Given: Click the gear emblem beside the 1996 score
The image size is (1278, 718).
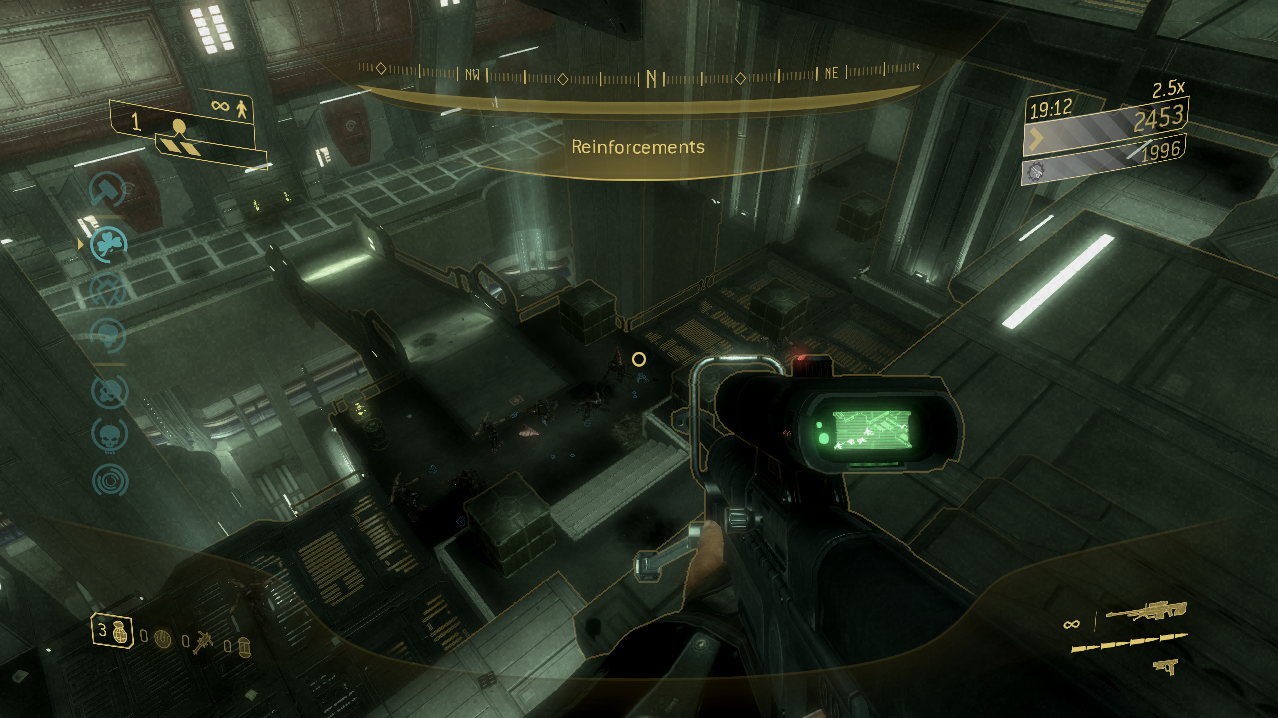Looking at the screenshot, I should coord(1037,170).
